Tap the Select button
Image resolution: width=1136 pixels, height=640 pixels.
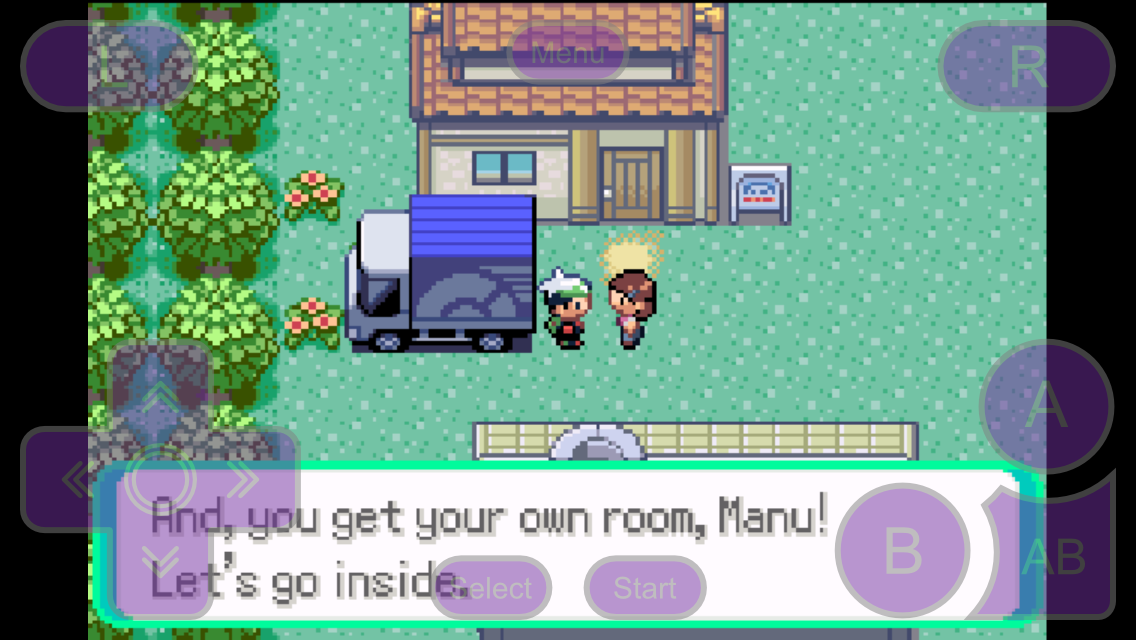click(492, 588)
